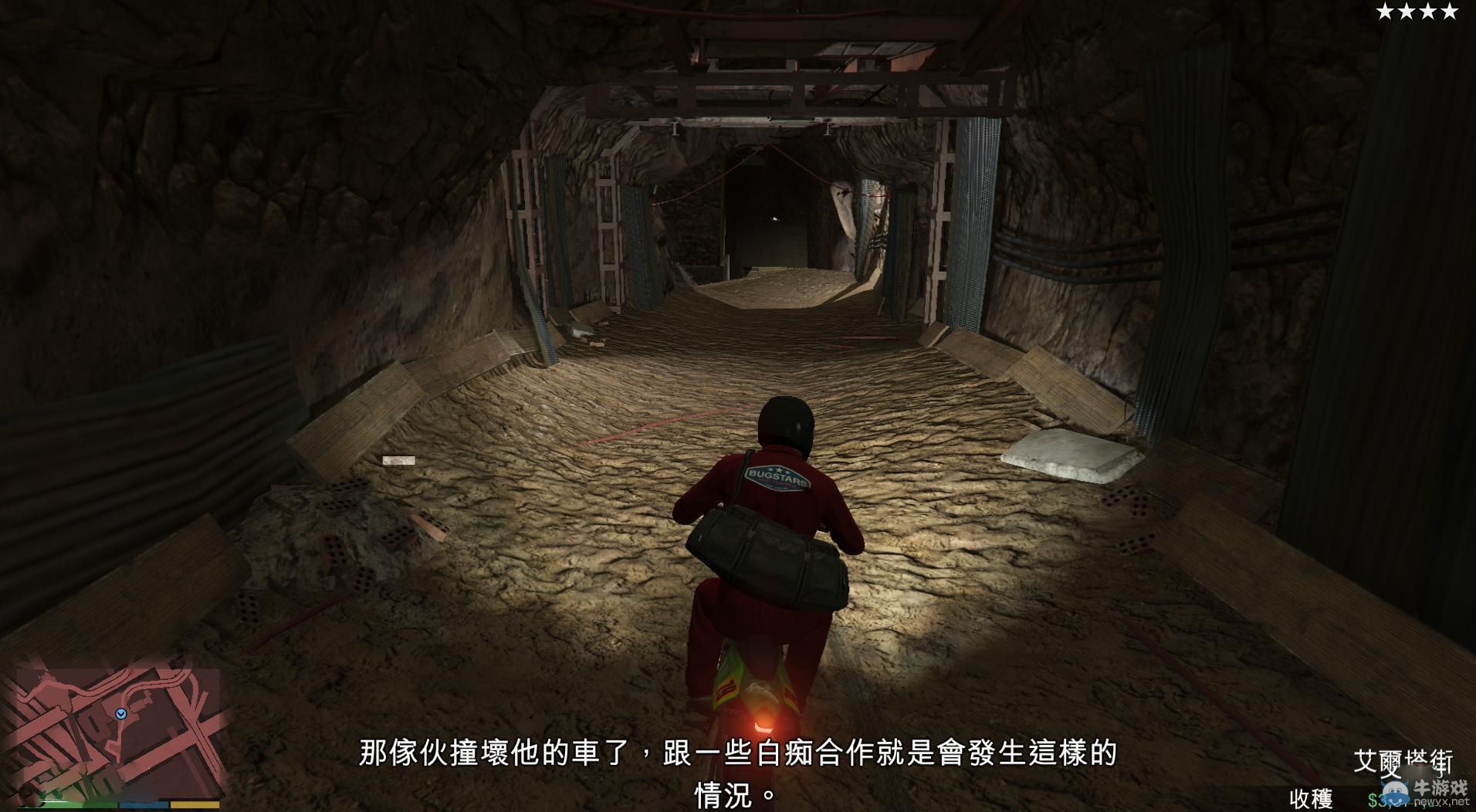Click the blue cow mascot watermark logo
The height and width of the screenshot is (812, 1476).
click(1395, 793)
